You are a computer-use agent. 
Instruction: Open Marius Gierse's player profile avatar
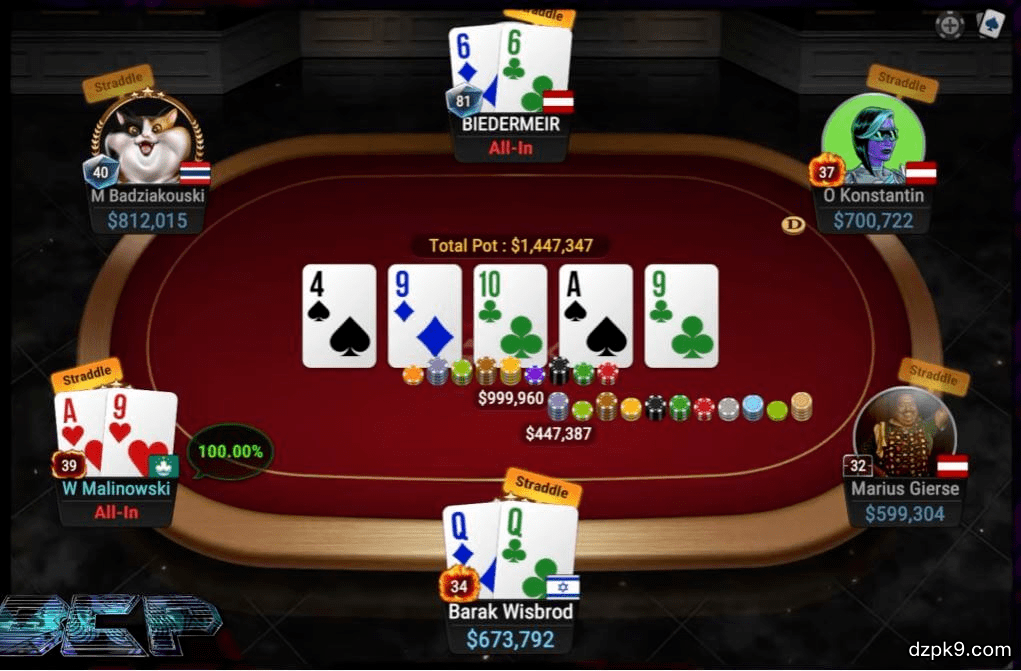click(x=903, y=432)
